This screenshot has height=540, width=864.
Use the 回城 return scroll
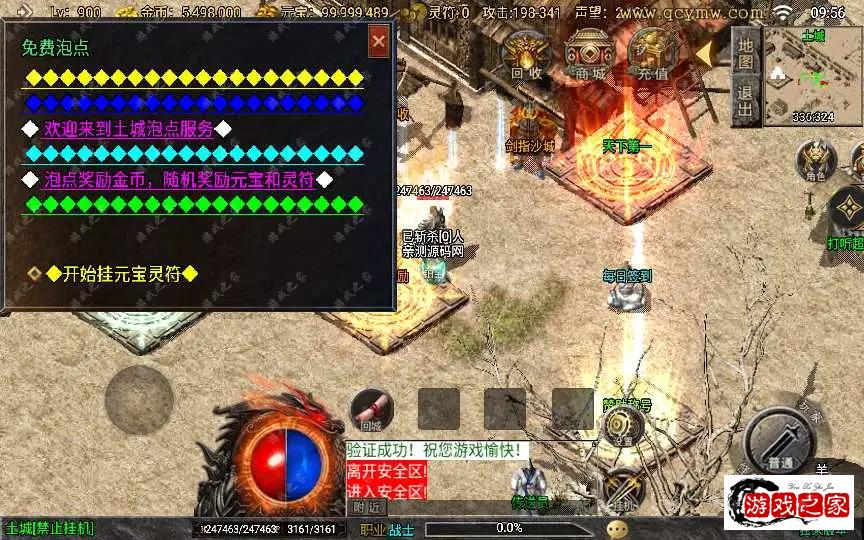(x=371, y=410)
